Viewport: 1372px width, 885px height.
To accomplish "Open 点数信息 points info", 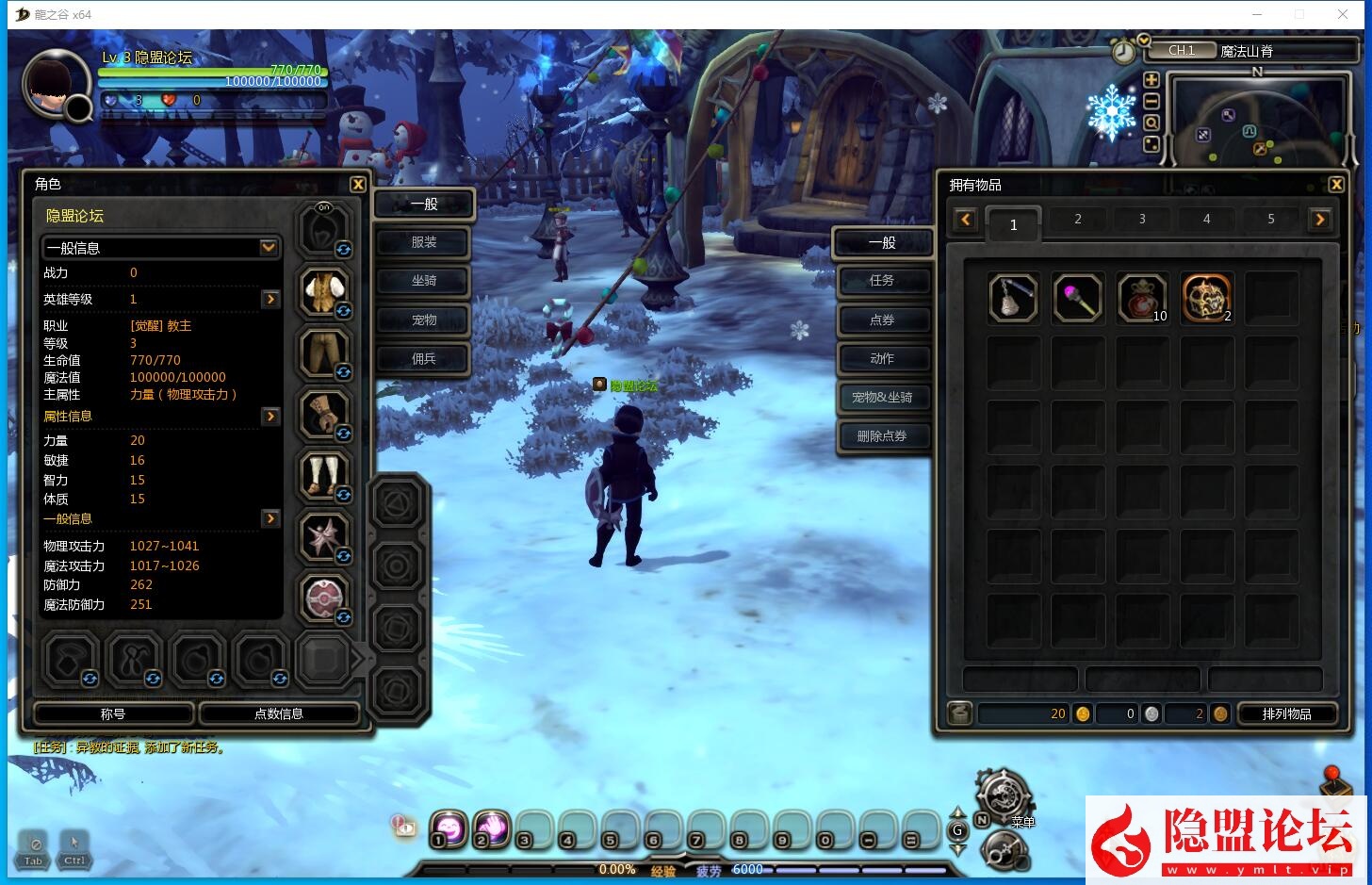I will tap(279, 713).
